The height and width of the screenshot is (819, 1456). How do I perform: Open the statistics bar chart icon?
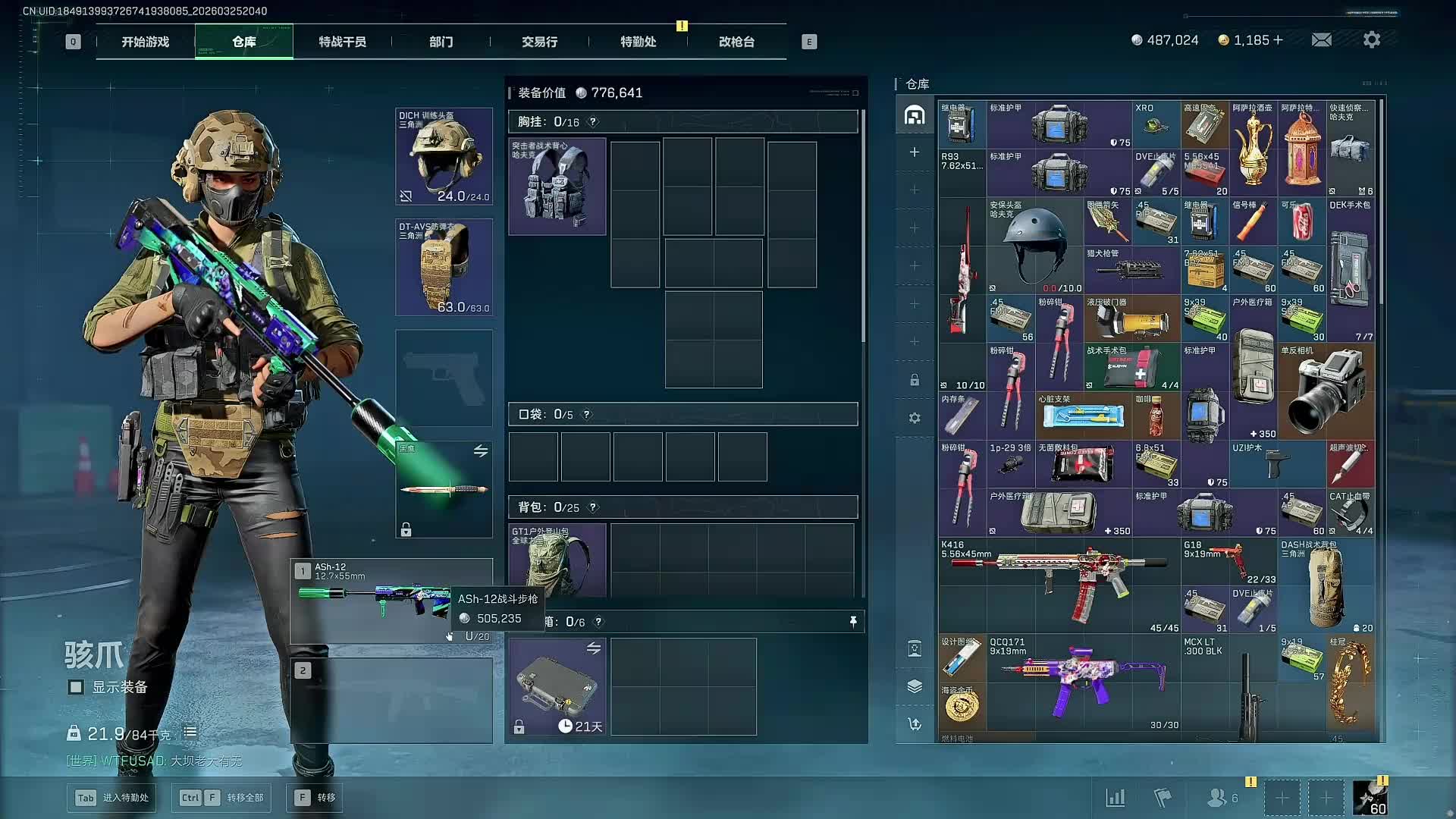point(1116,798)
